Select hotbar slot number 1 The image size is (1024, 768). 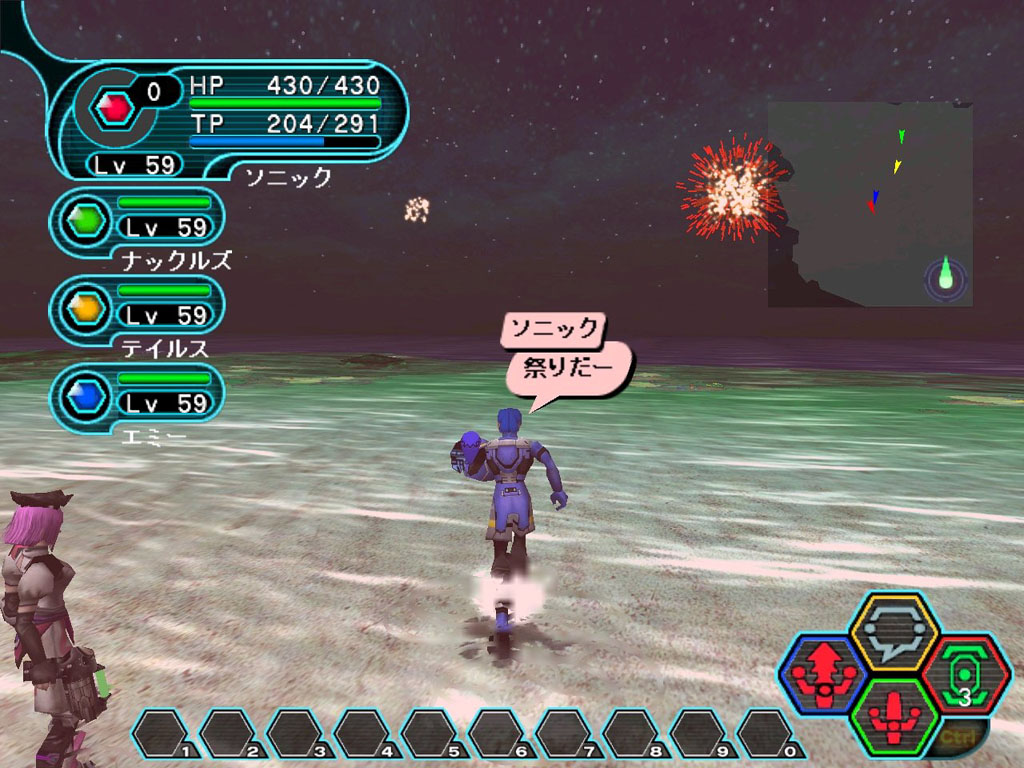pyautogui.click(x=164, y=734)
